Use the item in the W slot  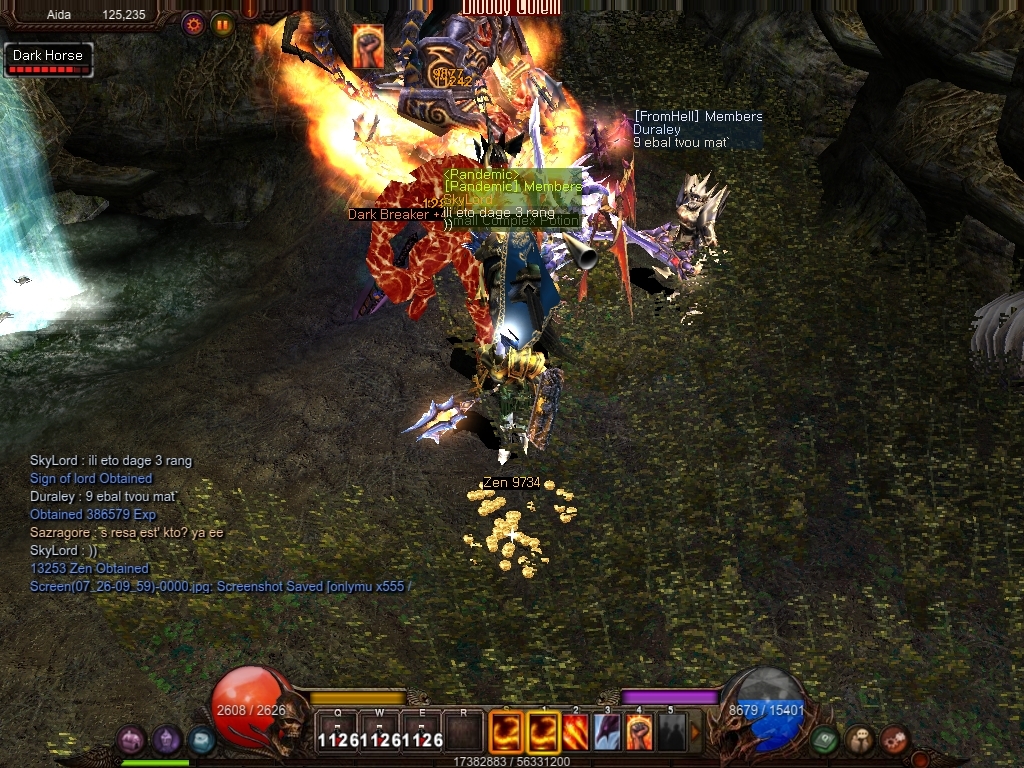click(x=380, y=732)
